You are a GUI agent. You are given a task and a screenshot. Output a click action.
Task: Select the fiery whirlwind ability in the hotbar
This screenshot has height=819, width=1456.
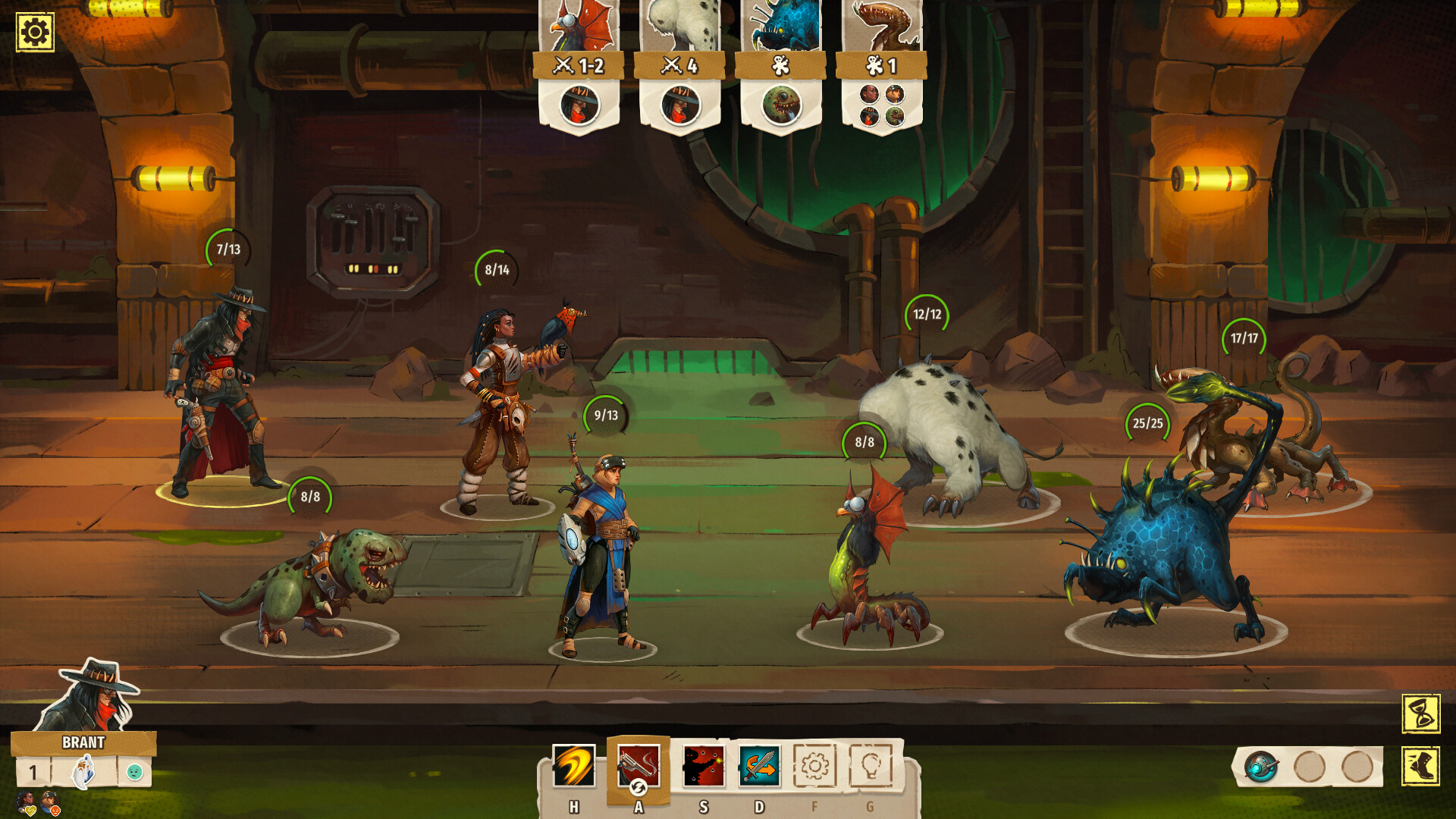click(x=573, y=764)
